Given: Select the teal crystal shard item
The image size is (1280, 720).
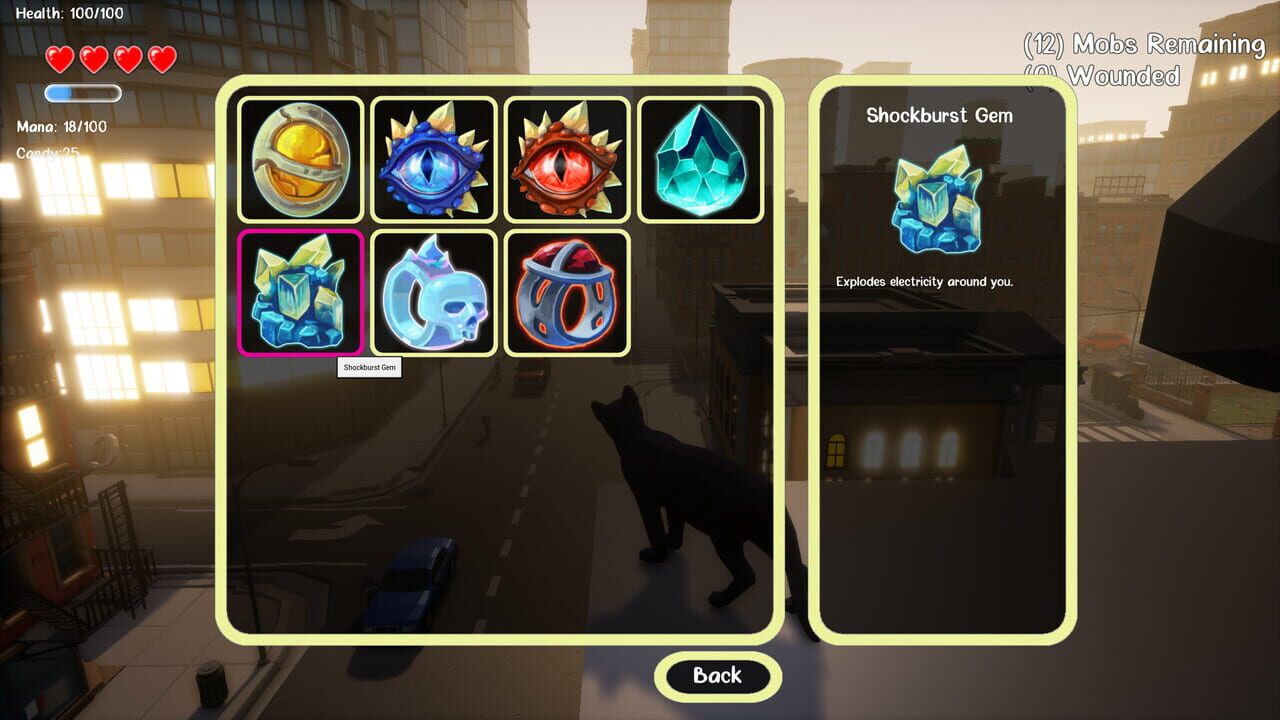Looking at the screenshot, I should (700, 158).
